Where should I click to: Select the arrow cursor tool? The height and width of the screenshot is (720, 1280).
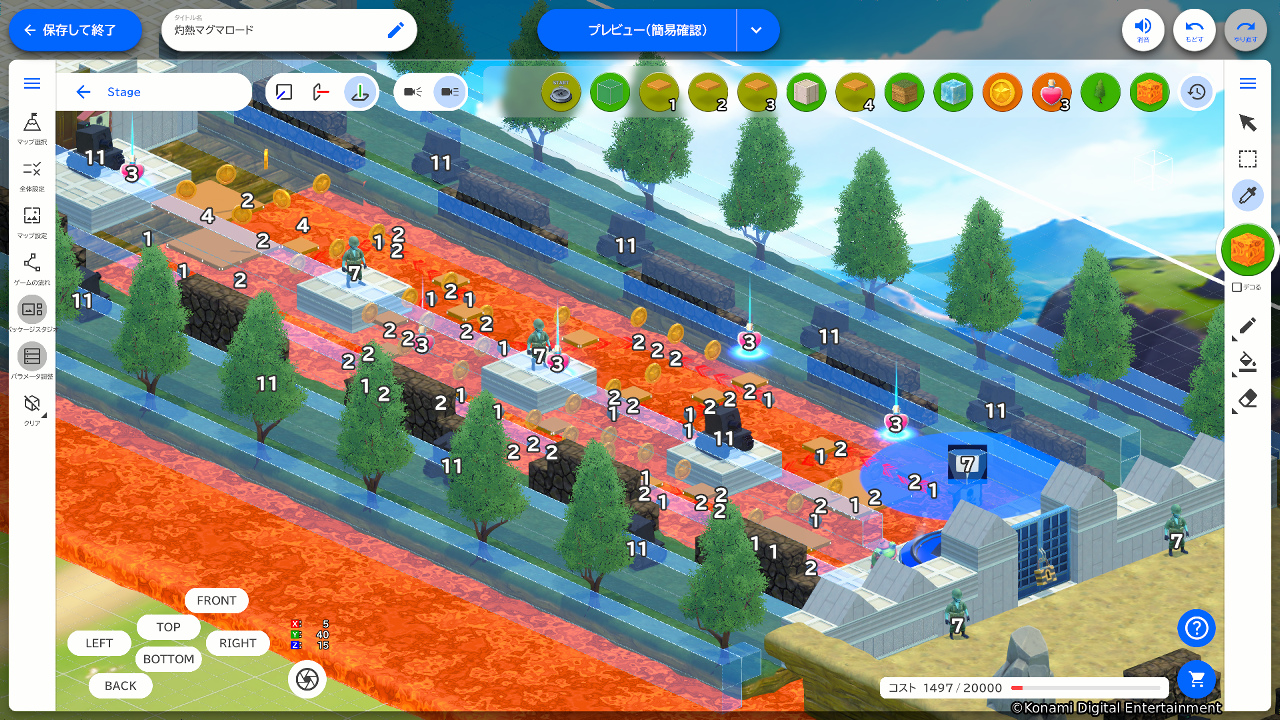[1247, 122]
